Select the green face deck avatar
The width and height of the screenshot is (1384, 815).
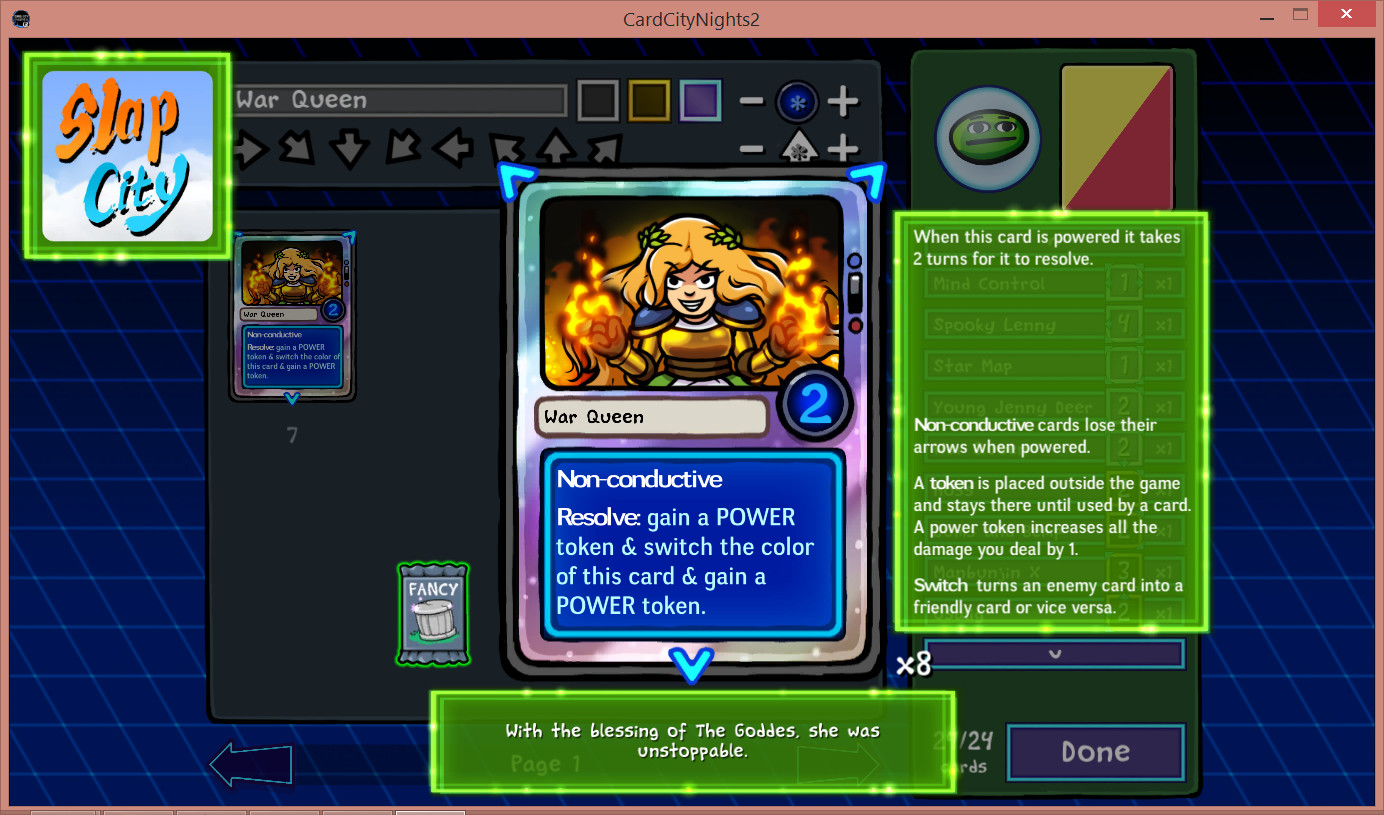point(987,138)
